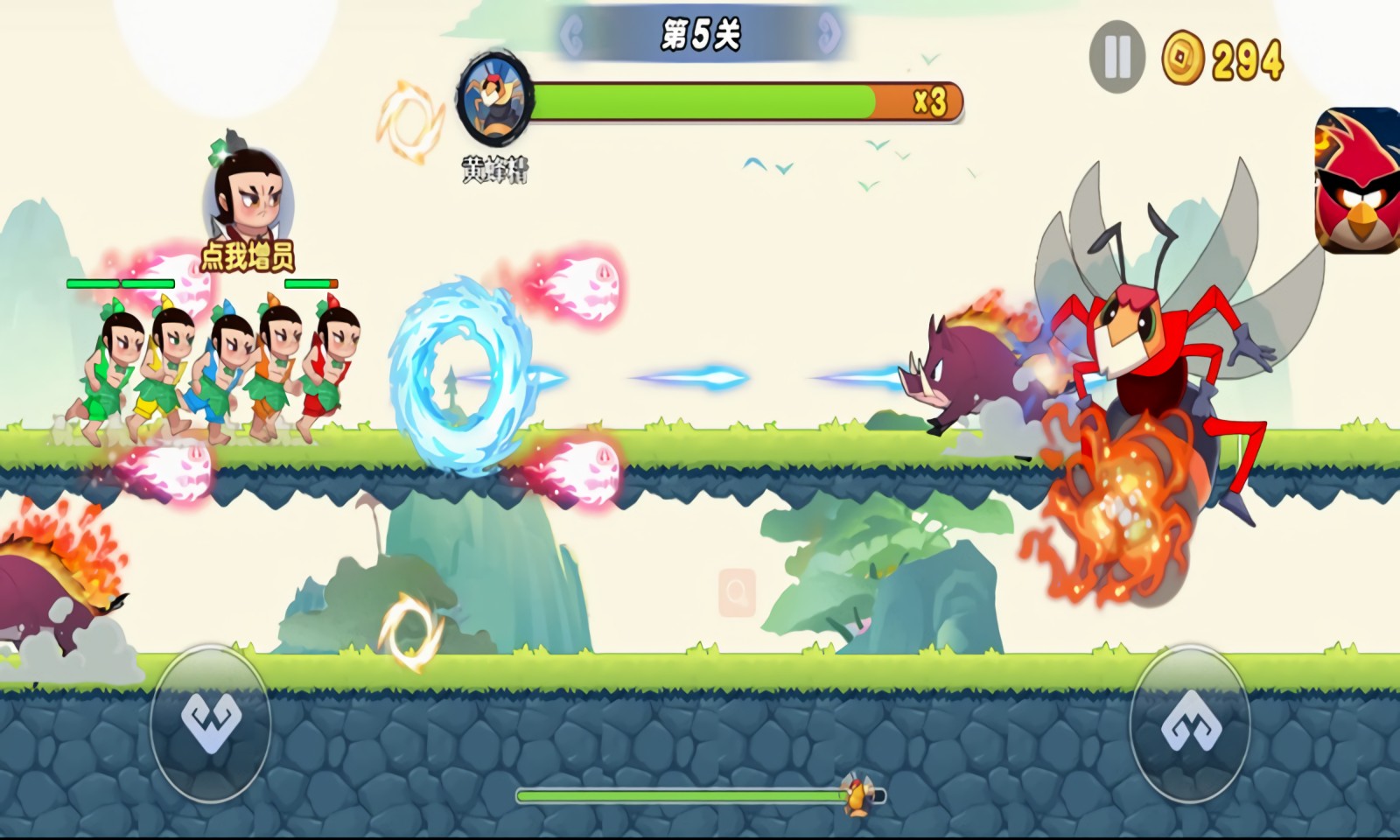
Task: Move the squad up with the up-arrow button
Action: pos(1190,723)
